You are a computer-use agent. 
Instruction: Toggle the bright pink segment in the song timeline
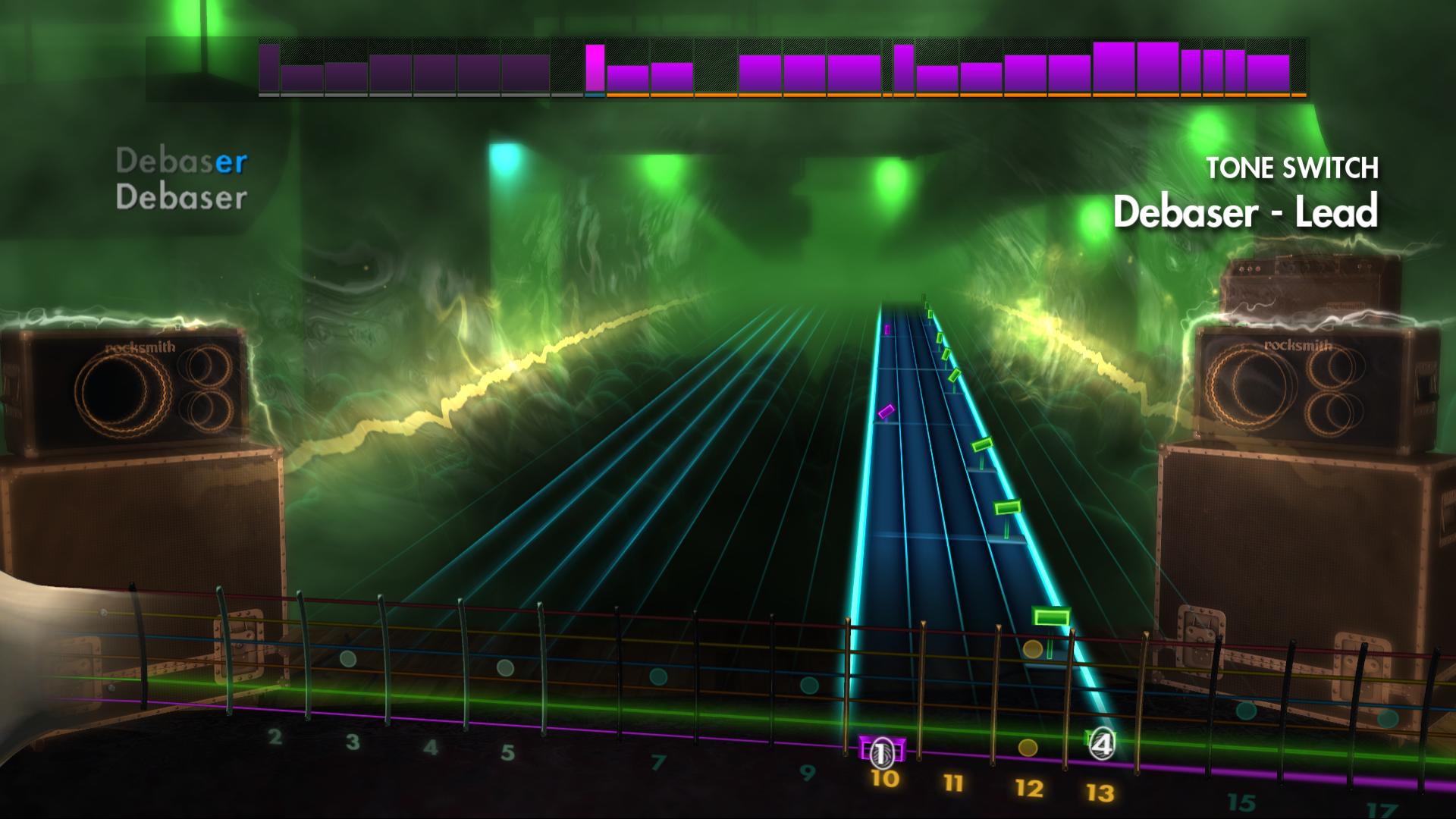[x=596, y=67]
